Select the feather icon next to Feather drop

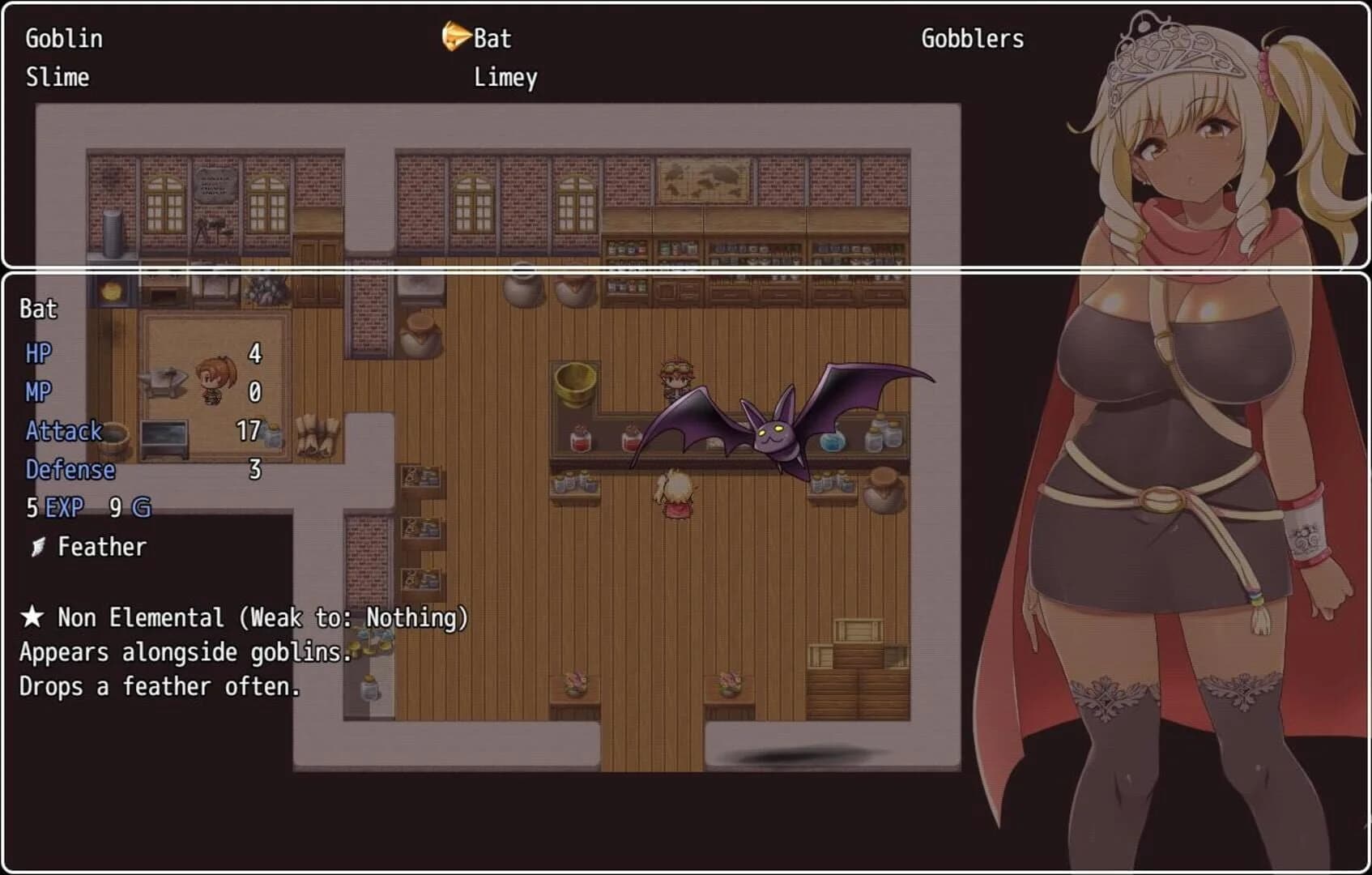36,546
